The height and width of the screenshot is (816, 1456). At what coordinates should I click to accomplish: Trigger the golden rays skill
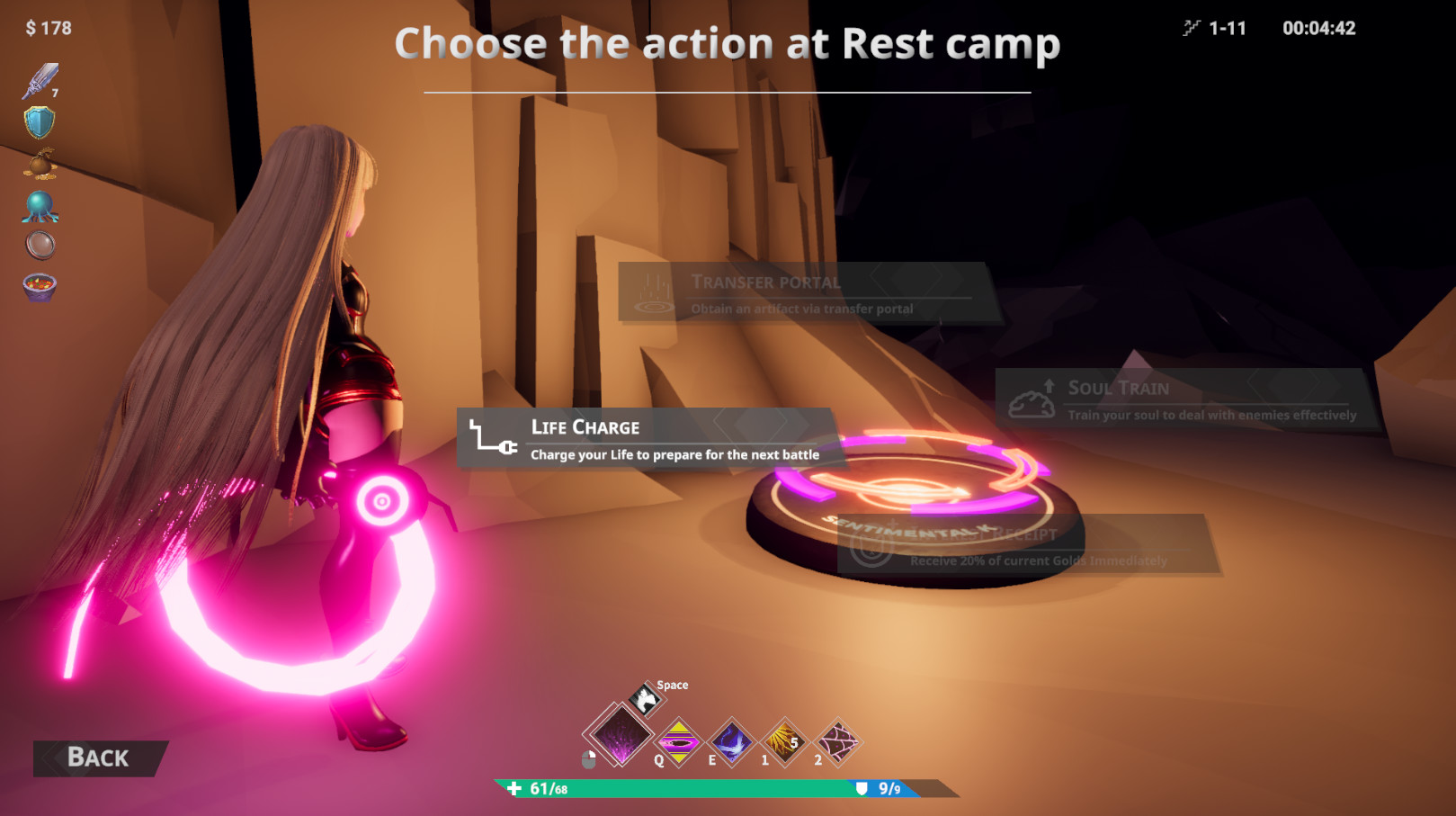784,743
